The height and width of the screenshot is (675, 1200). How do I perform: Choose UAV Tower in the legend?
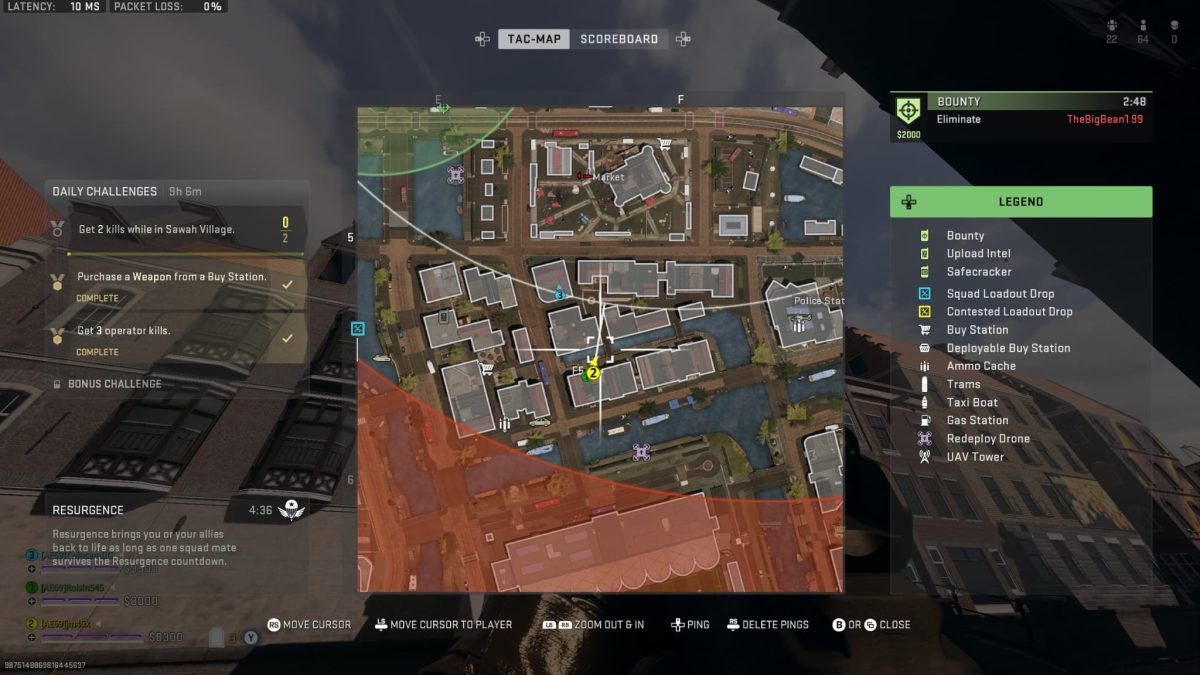pos(975,457)
